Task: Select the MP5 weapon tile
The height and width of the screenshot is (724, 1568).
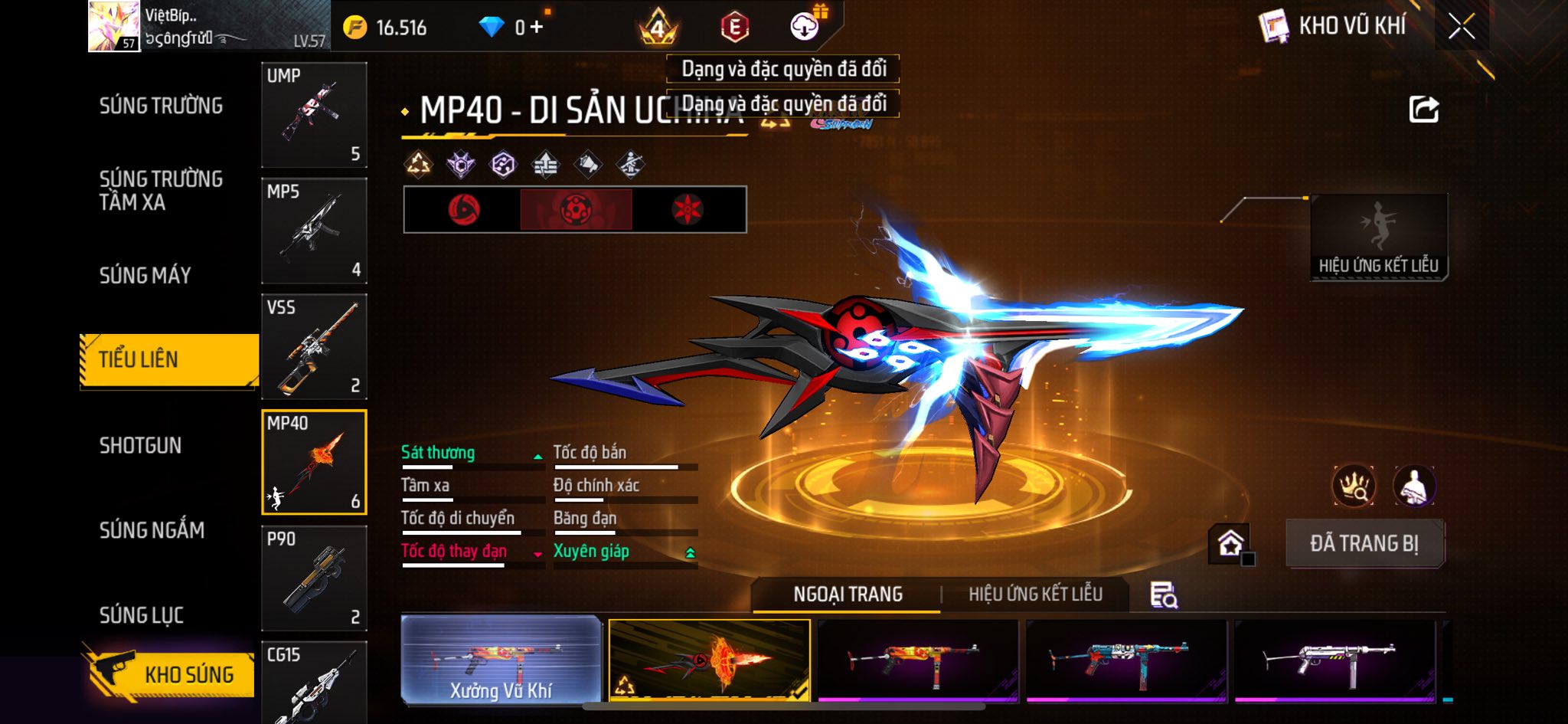Action: point(314,231)
